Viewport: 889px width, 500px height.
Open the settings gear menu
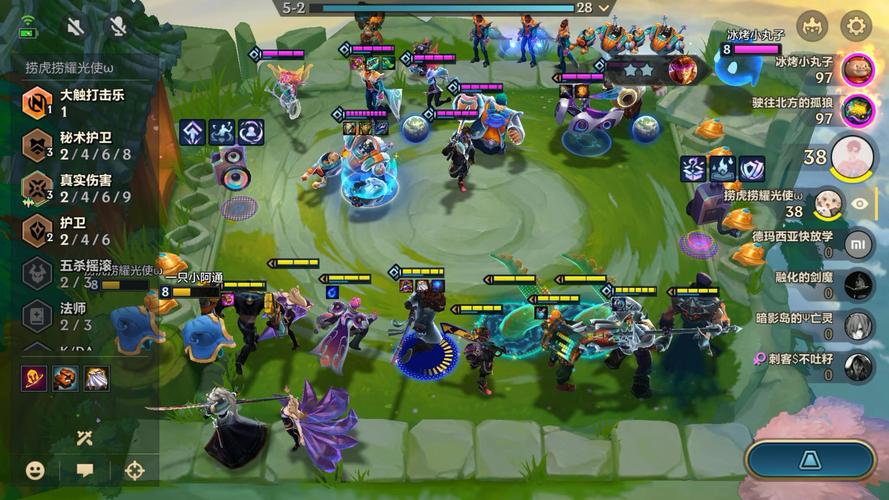pos(855,25)
